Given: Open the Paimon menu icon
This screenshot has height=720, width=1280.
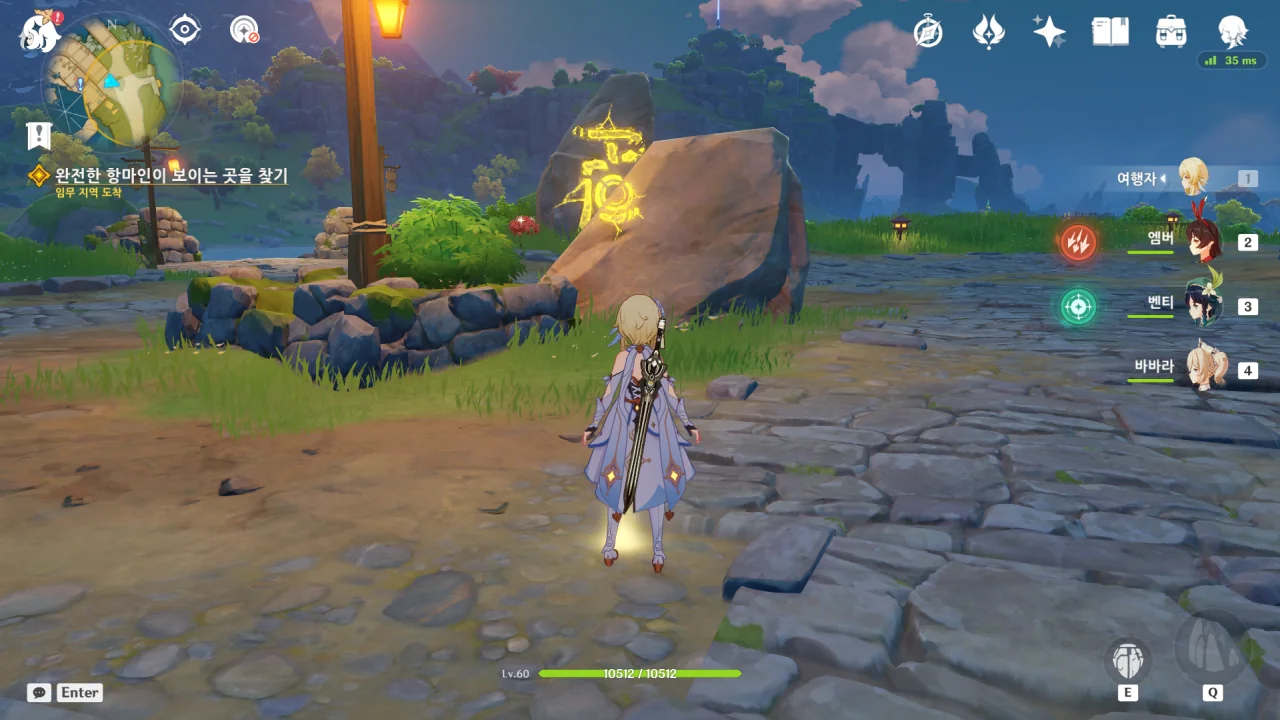Looking at the screenshot, I should pyautogui.click(x=40, y=30).
